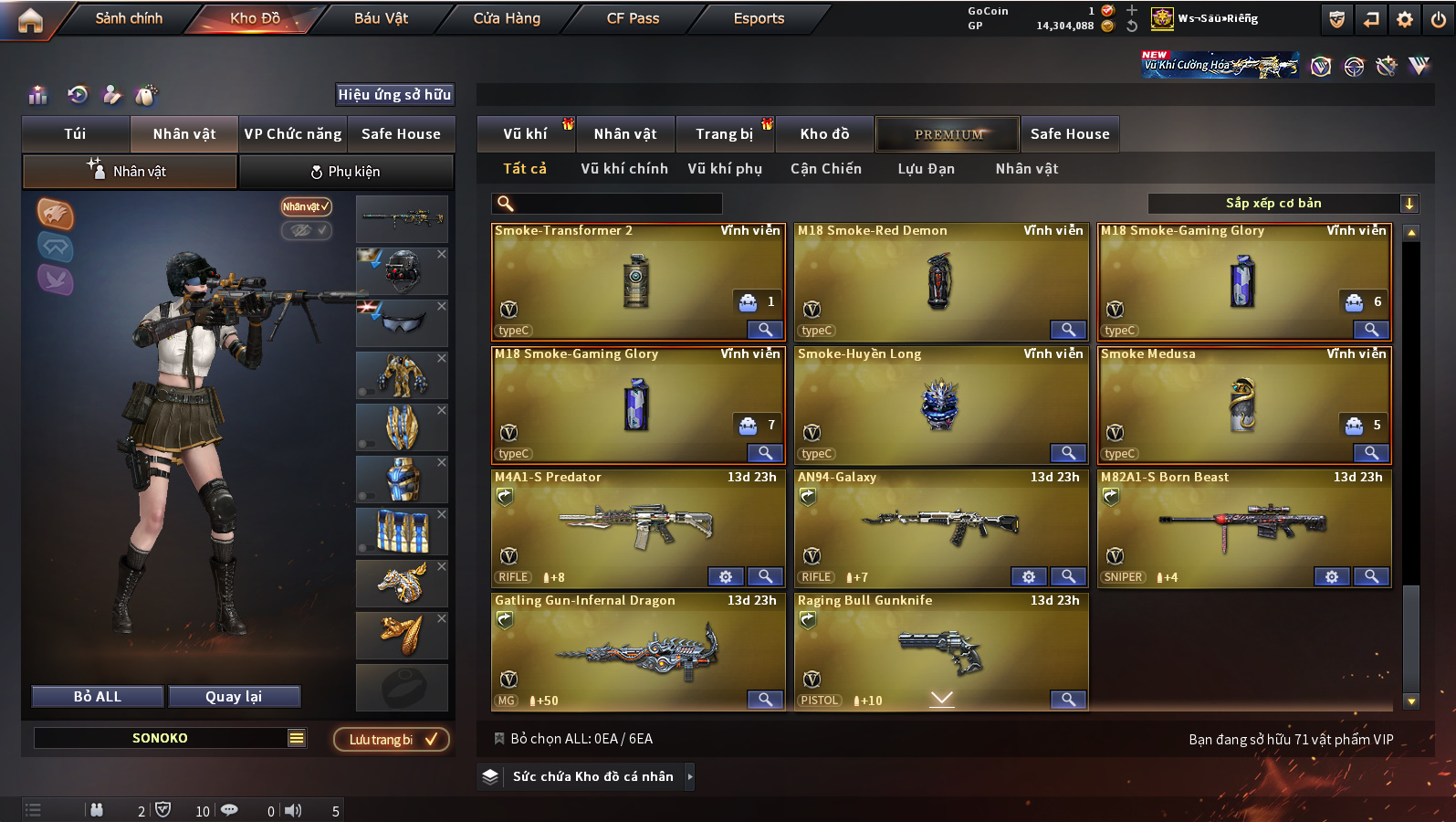Select the Vũ khí inventory tab
The height and width of the screenshot is (822, 1456).
pyautogui.click(x=526, y=134)
